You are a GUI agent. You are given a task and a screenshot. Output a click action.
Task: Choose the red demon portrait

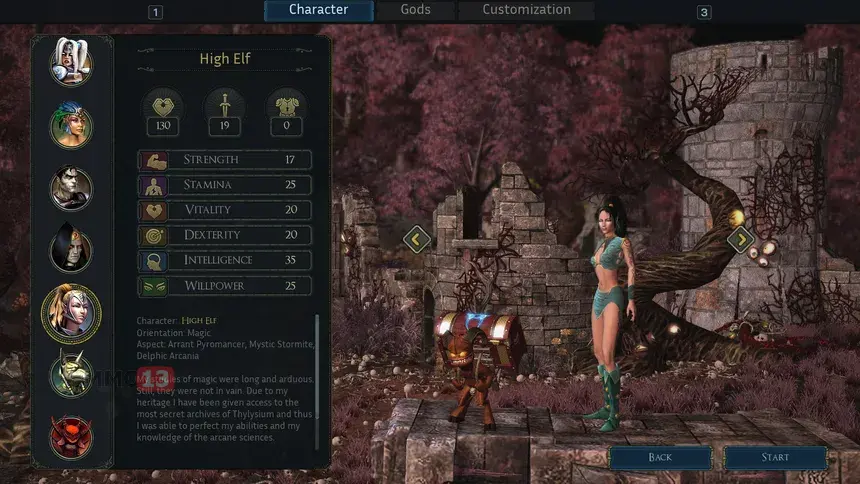71,436
